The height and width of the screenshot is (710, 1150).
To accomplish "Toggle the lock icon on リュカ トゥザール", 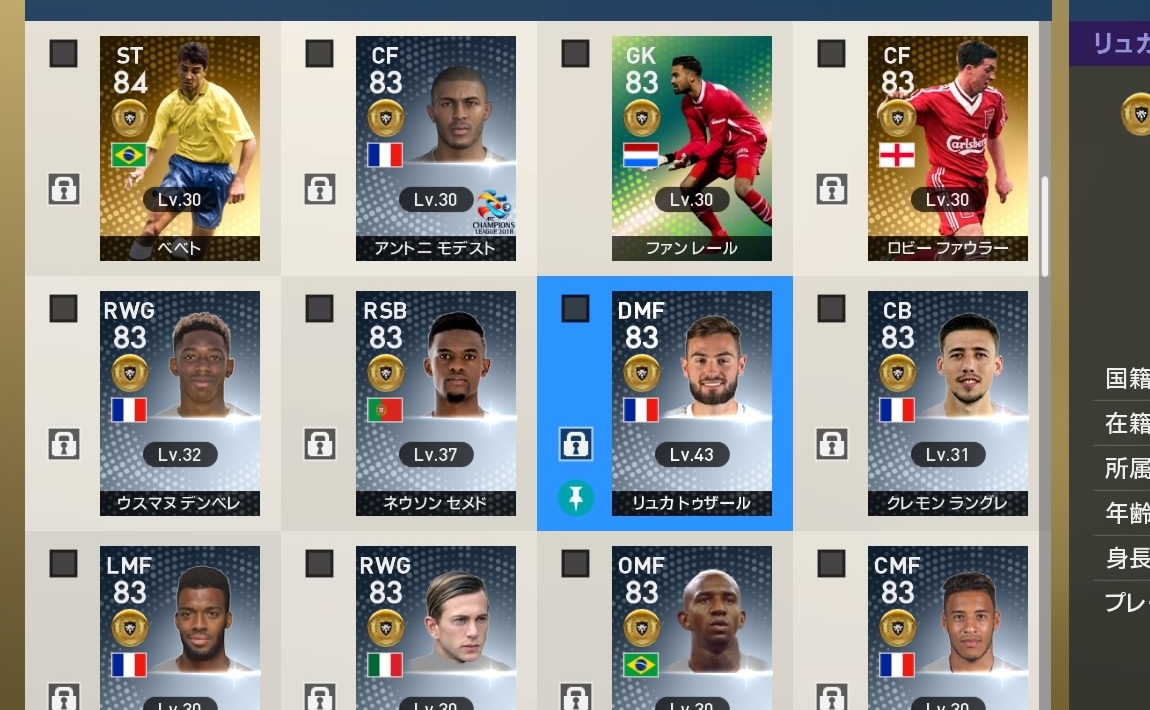I will (x=575, y=444).
